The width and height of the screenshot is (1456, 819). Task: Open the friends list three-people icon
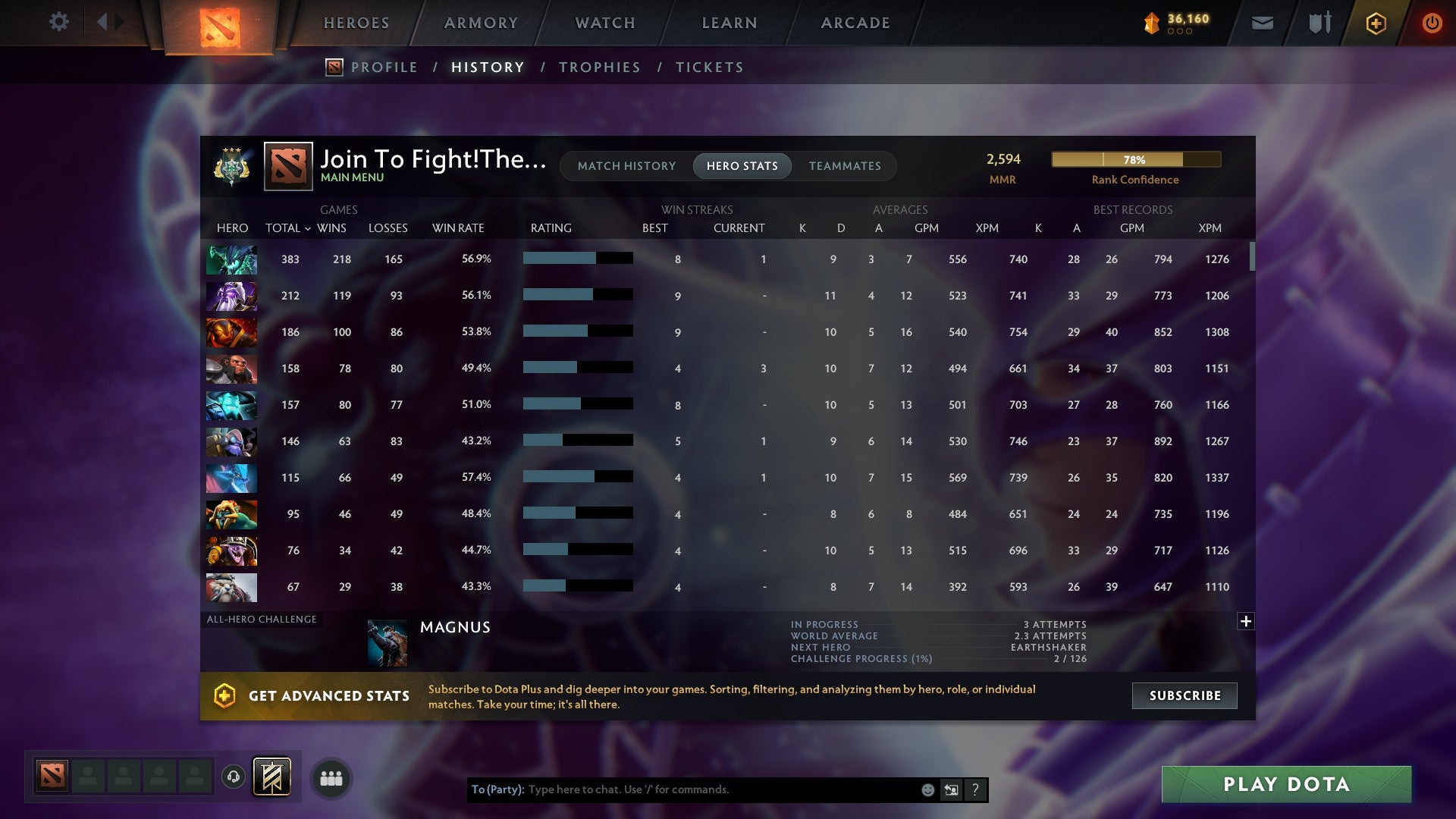click(x=331, y=777)
